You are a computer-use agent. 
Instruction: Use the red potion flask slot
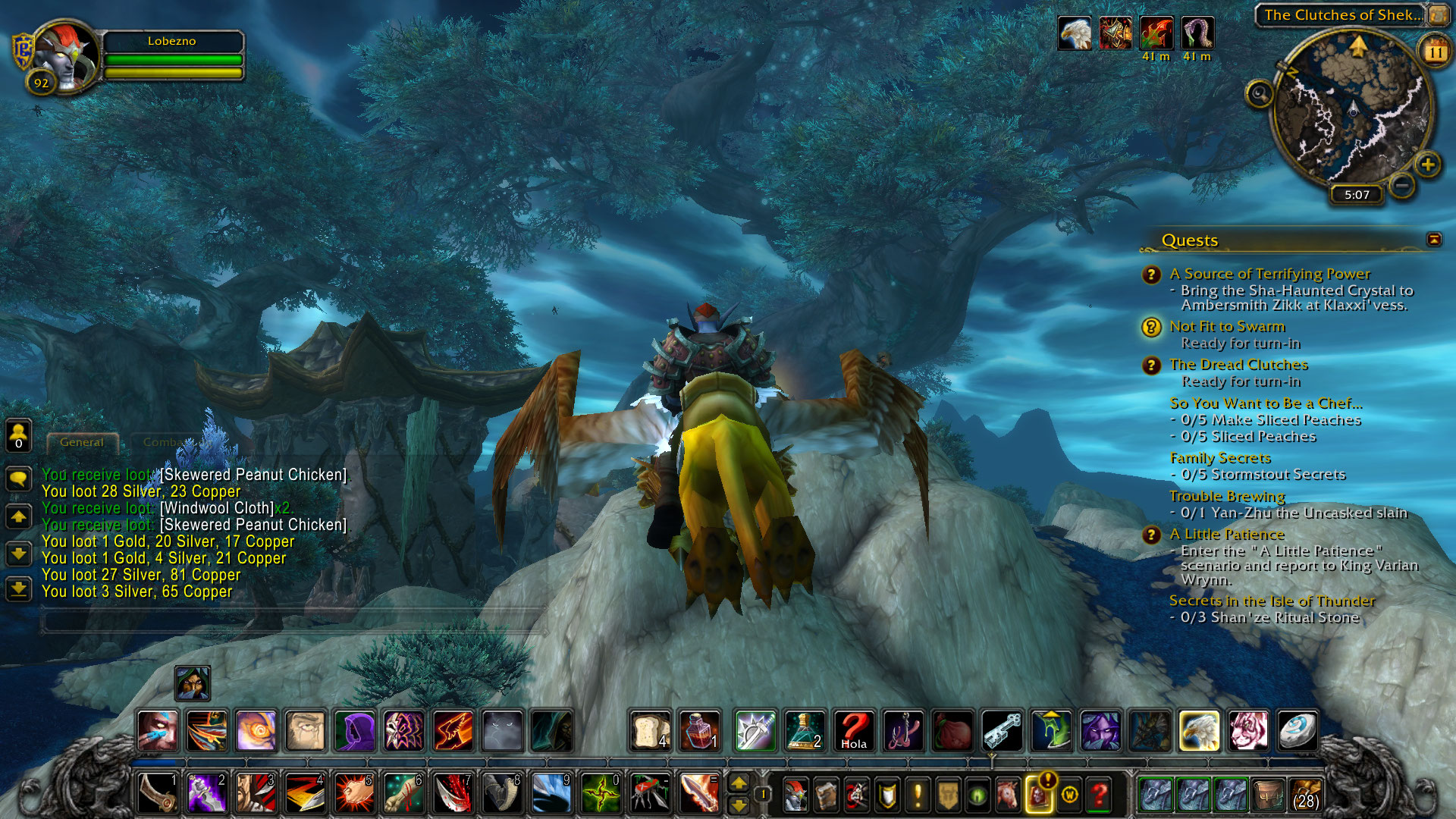coord(699,731)
